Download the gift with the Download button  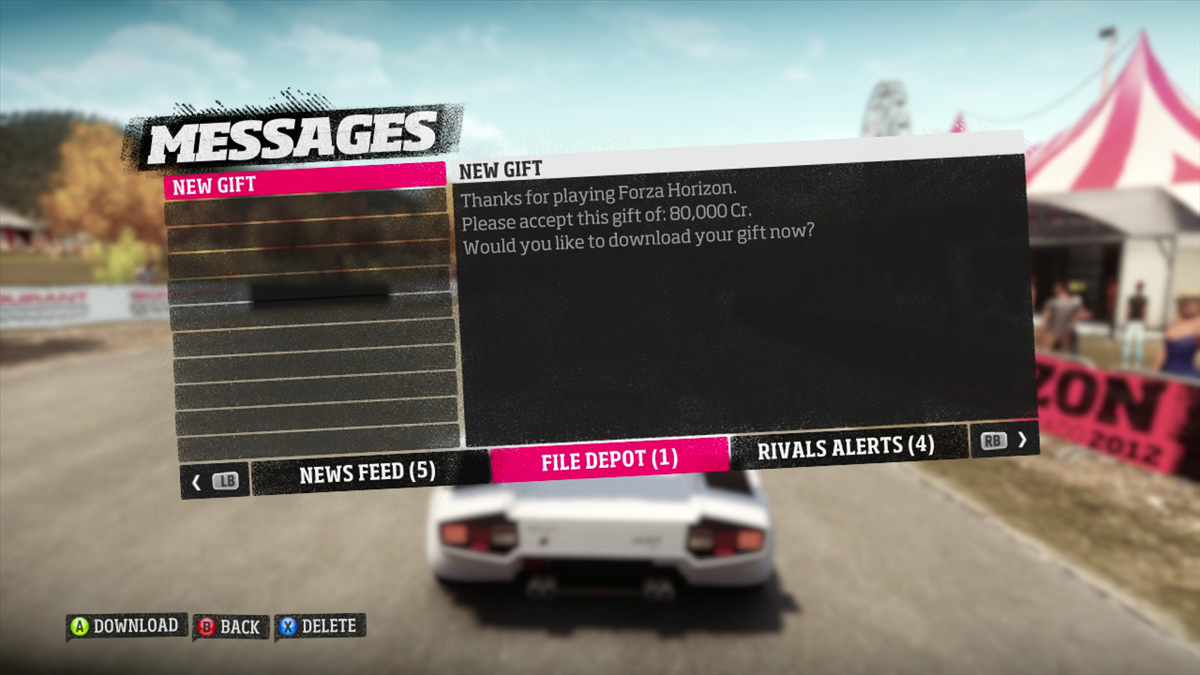tap(126, 626)
